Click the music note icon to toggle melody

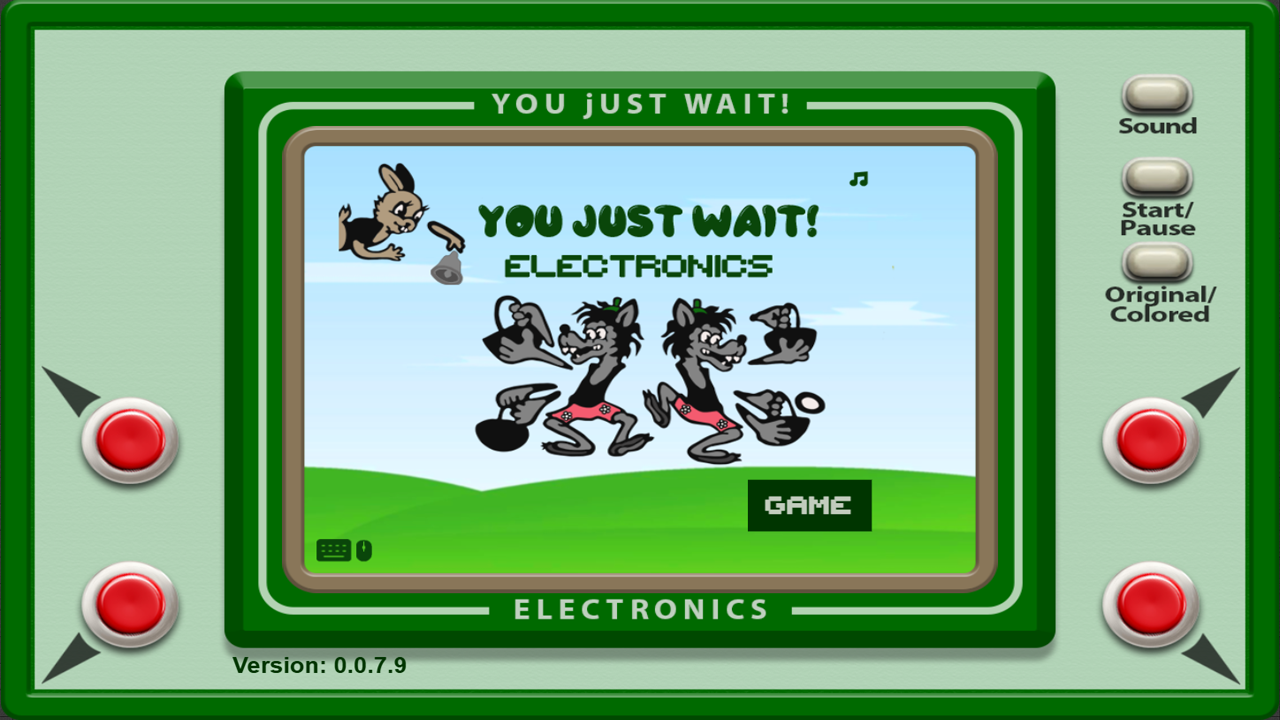coord(856,180)
